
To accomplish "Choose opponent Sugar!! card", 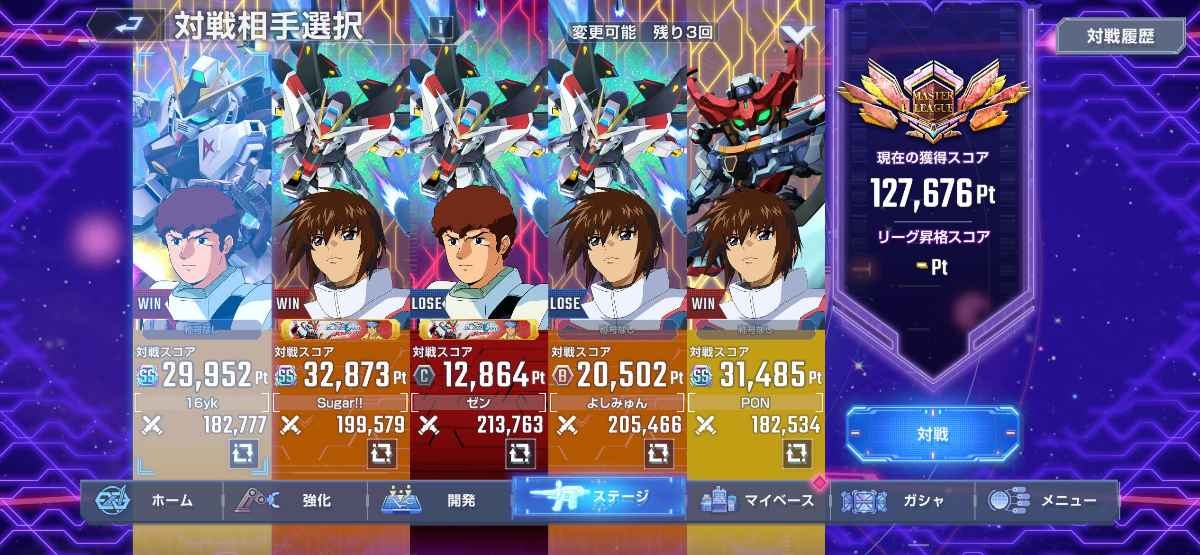I will [x=340, y=220].
